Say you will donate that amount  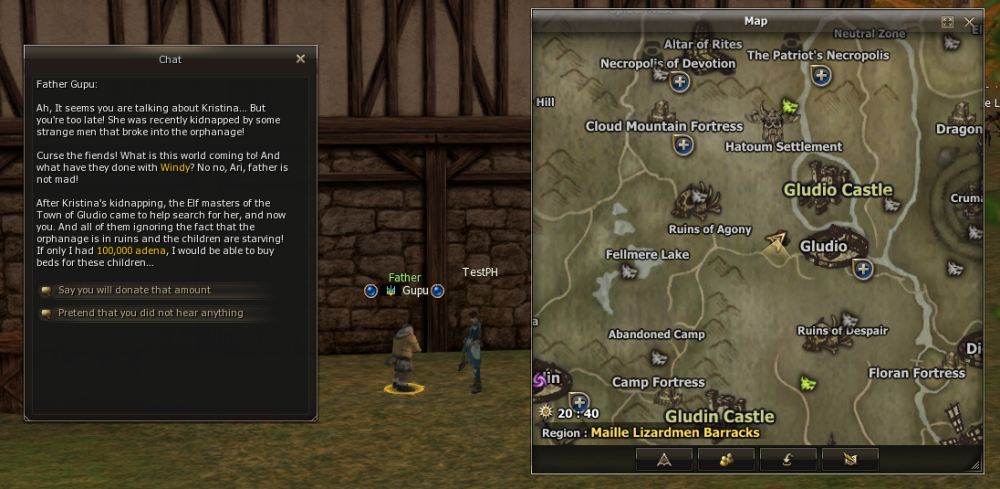[134, 290]
